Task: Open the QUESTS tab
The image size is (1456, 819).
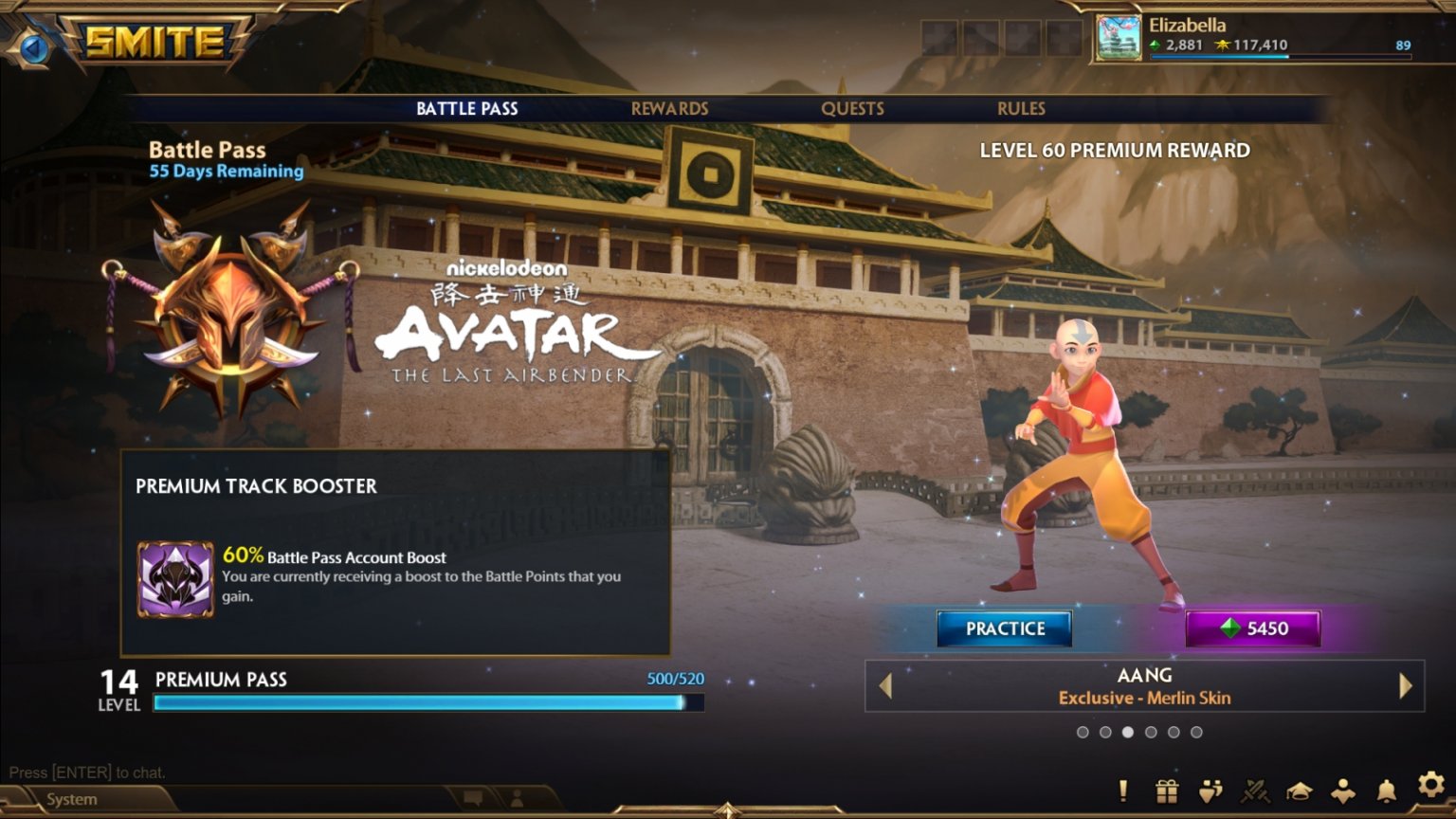Action: click(852, 108)
